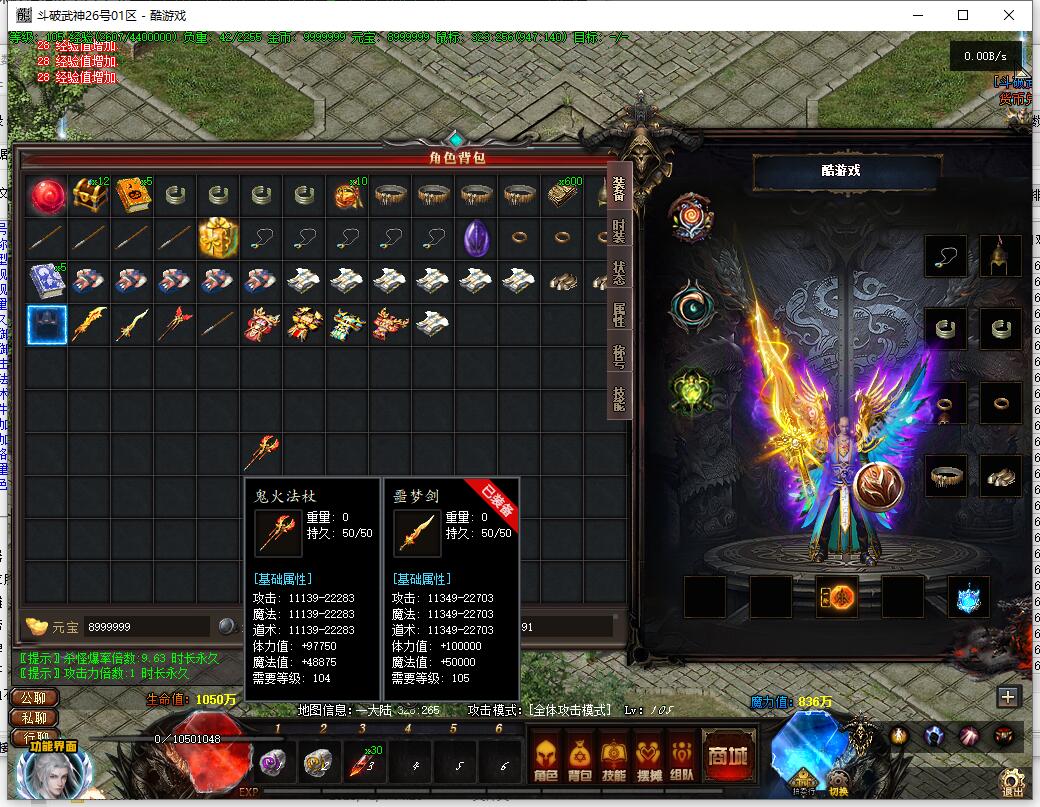This screenshot has width=1040, height=807.
Task: Switch to the 称号 (title) tab
Action: (x=619, y=358)
